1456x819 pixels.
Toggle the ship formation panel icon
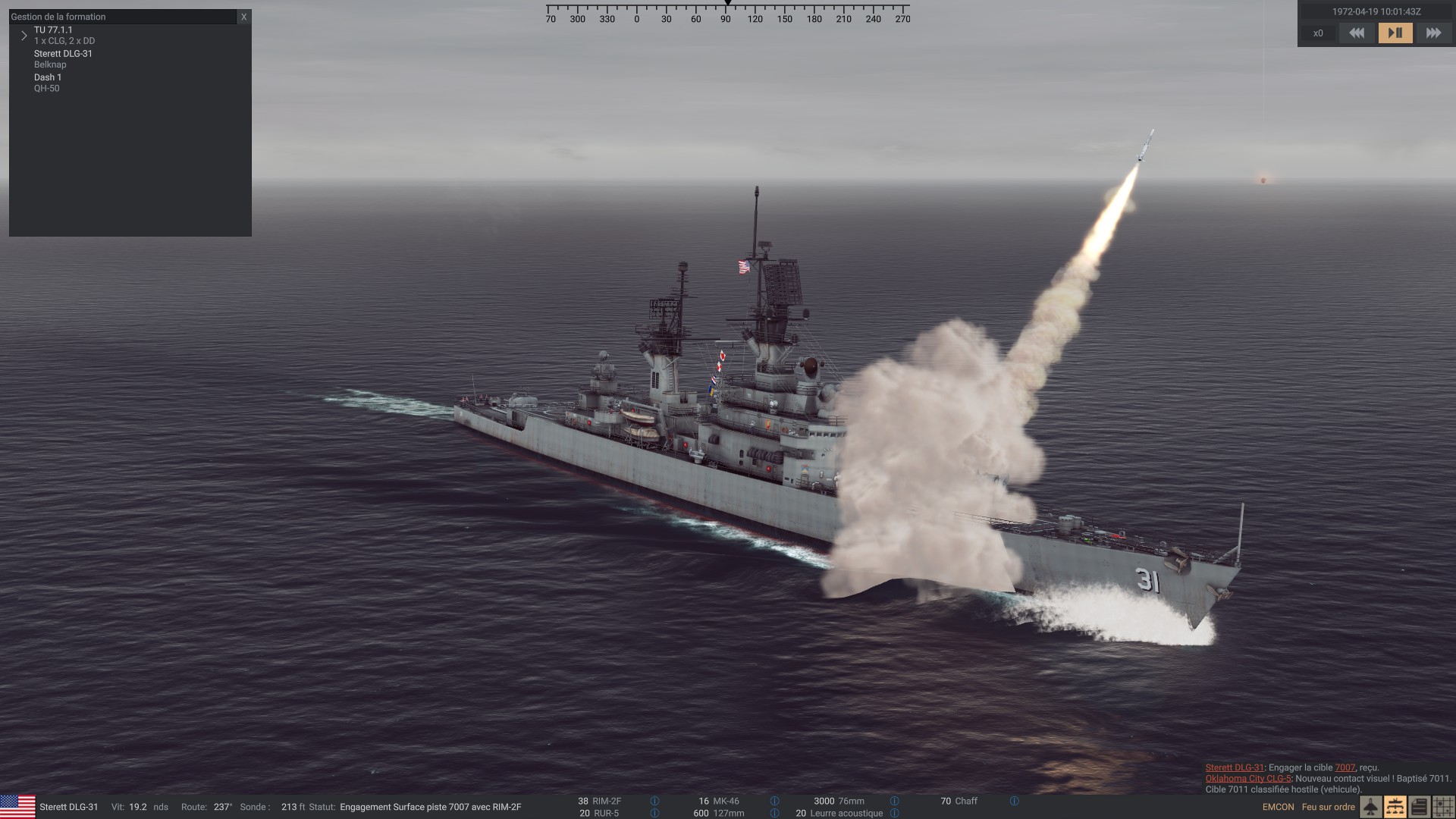click(1395, 807)
